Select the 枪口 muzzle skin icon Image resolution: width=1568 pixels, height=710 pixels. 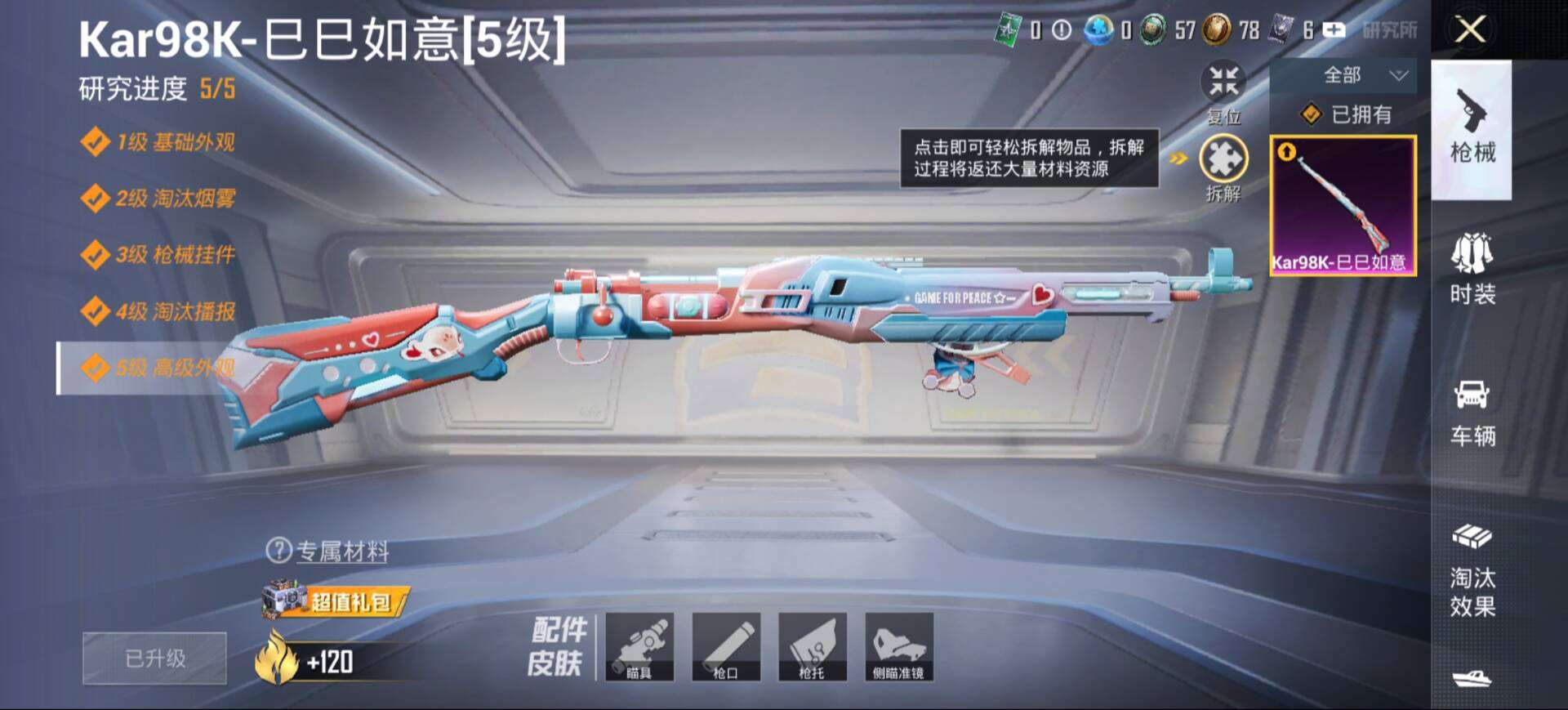(727, 648)
